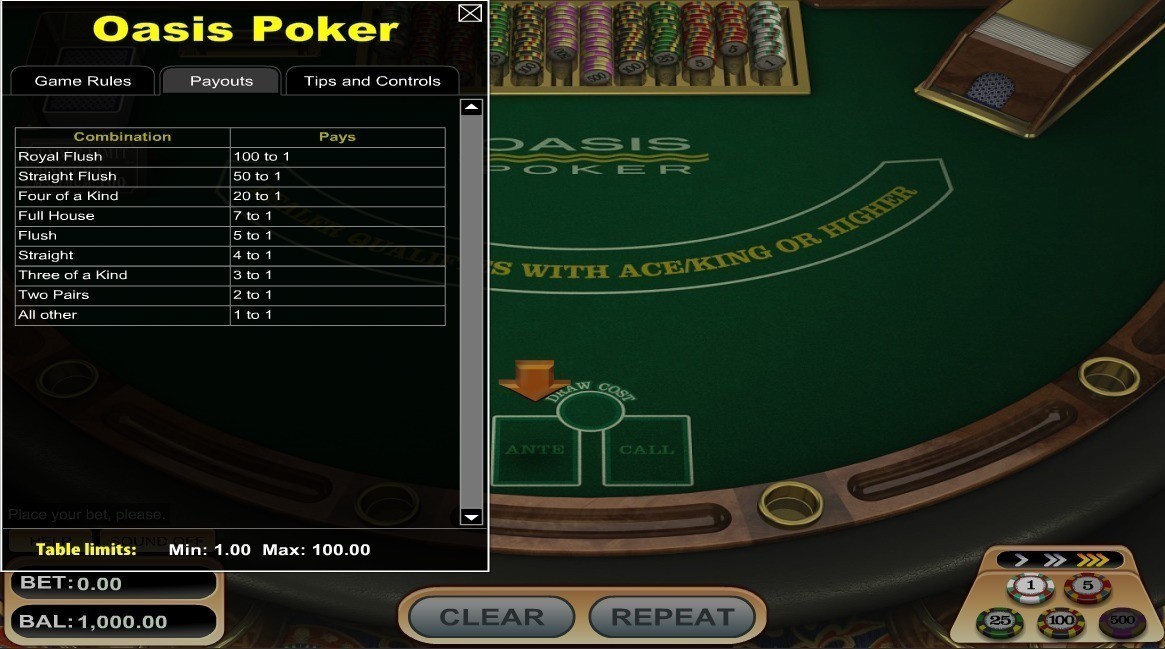Show the Tips and Controls tab

tap(372, 81)
